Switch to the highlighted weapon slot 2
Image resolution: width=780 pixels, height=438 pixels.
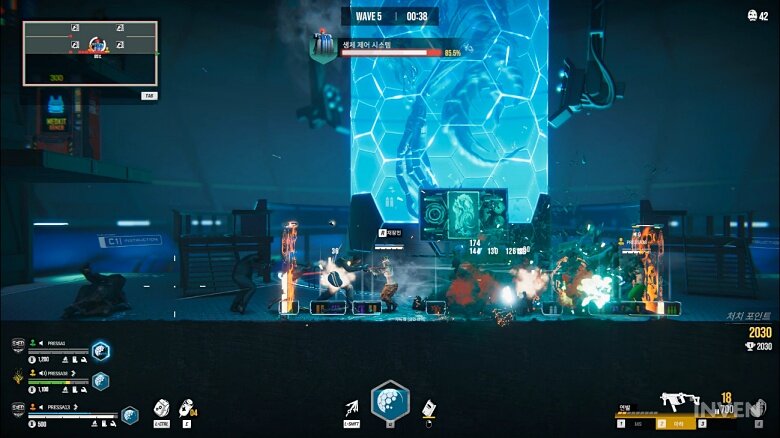point(661,424)
